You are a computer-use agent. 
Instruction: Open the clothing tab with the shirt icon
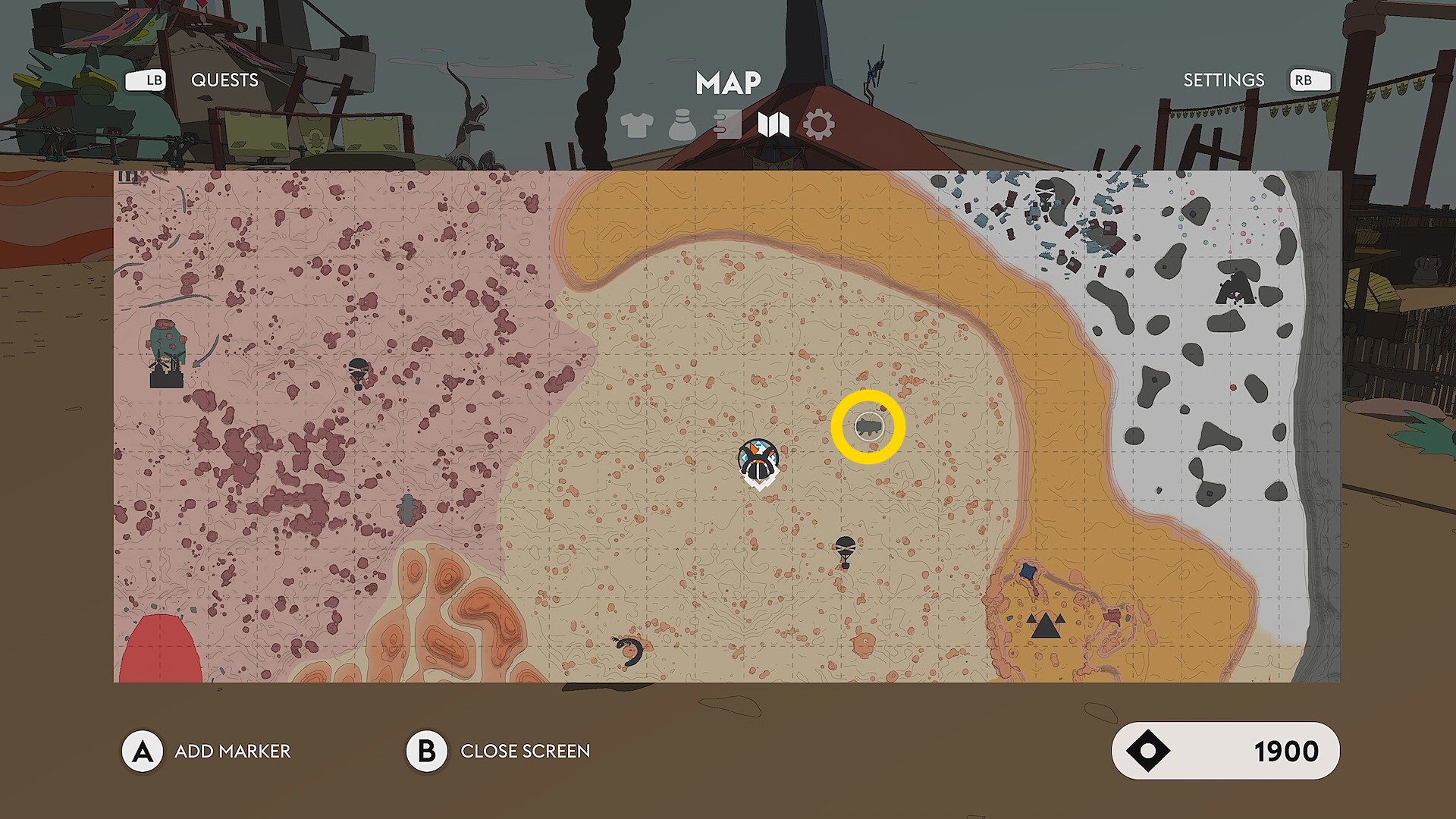636,125
